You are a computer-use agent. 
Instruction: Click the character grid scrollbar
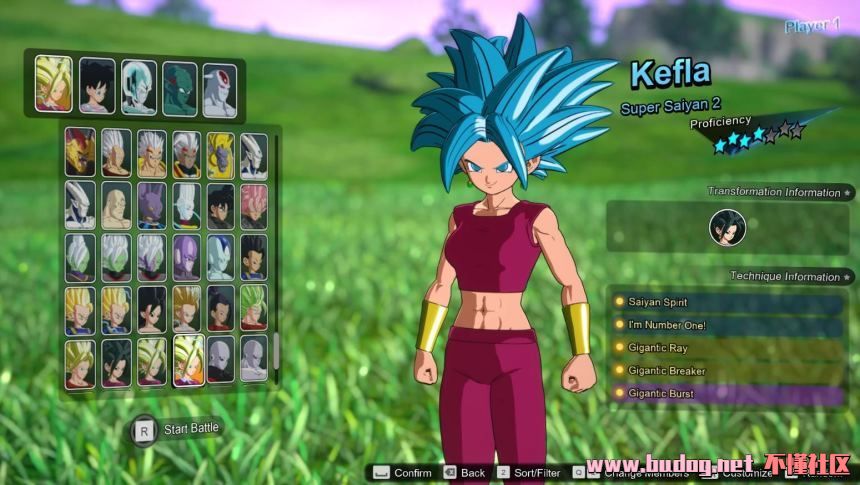pos(276,350)
